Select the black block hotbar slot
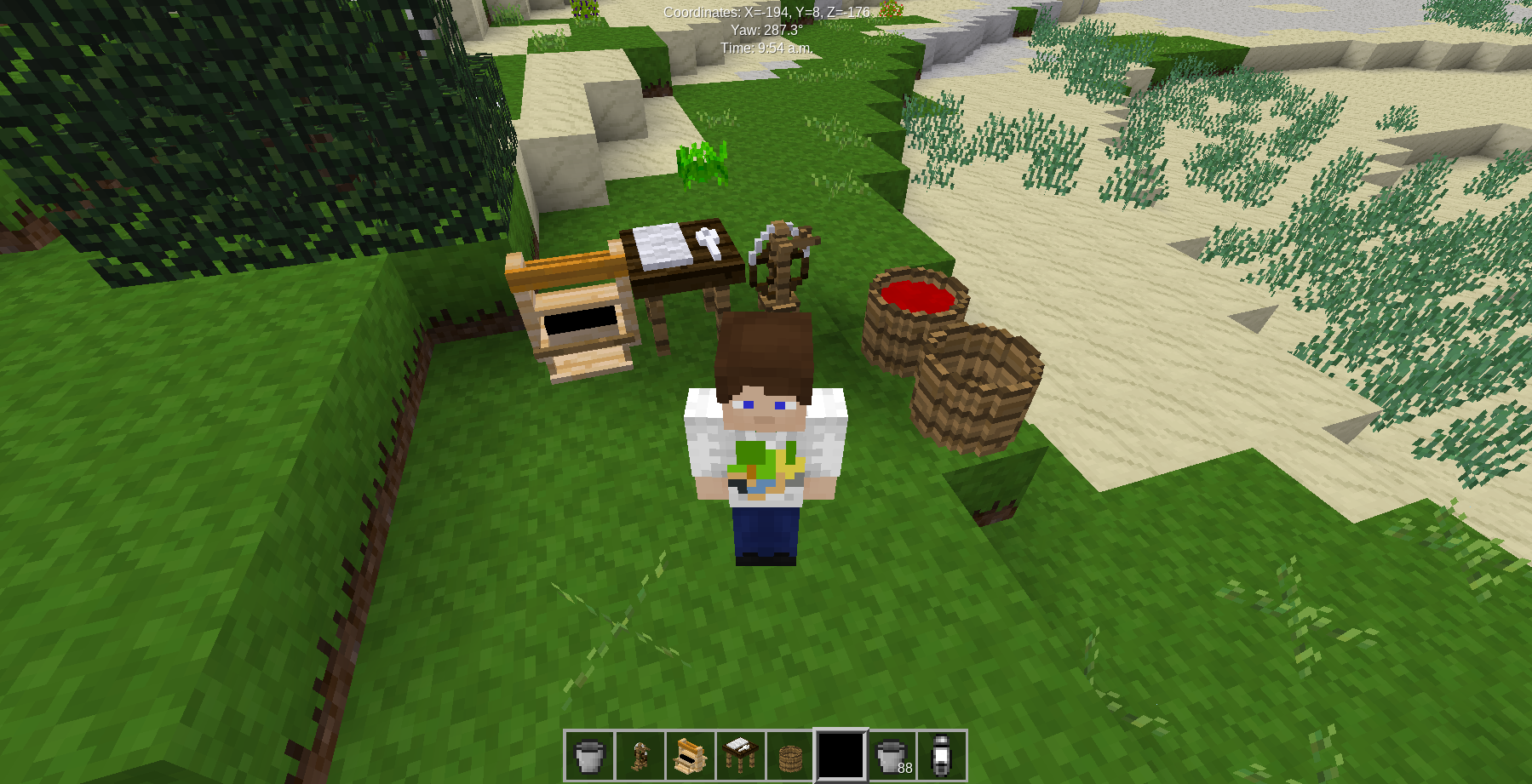Screen dimensions: 1532x784 (841, 755)
